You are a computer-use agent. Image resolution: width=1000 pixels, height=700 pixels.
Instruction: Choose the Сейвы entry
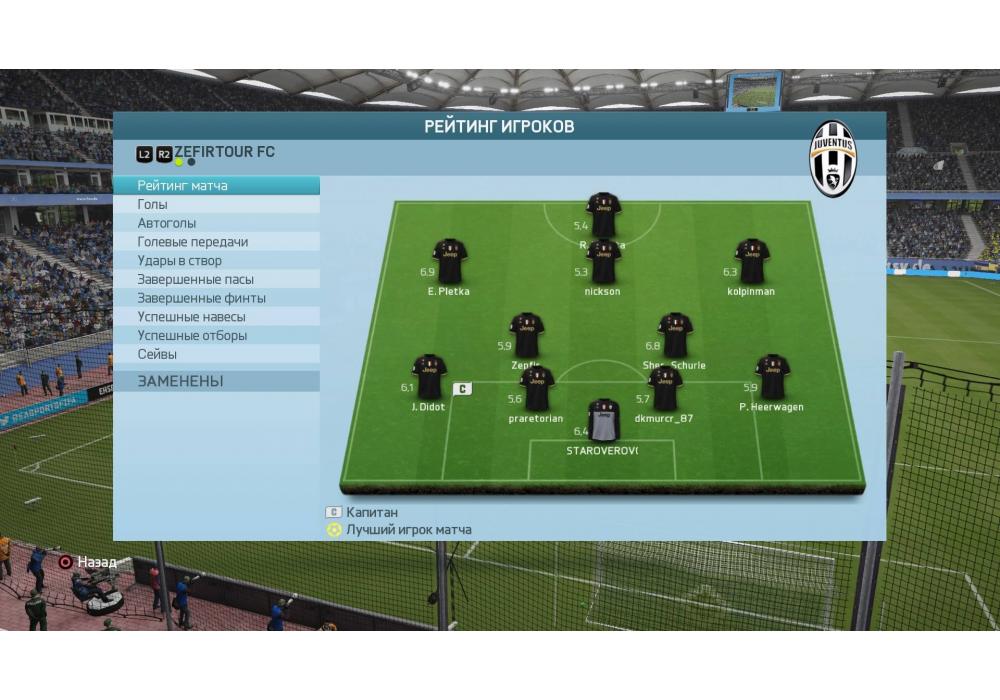click(x=216, y=354)
